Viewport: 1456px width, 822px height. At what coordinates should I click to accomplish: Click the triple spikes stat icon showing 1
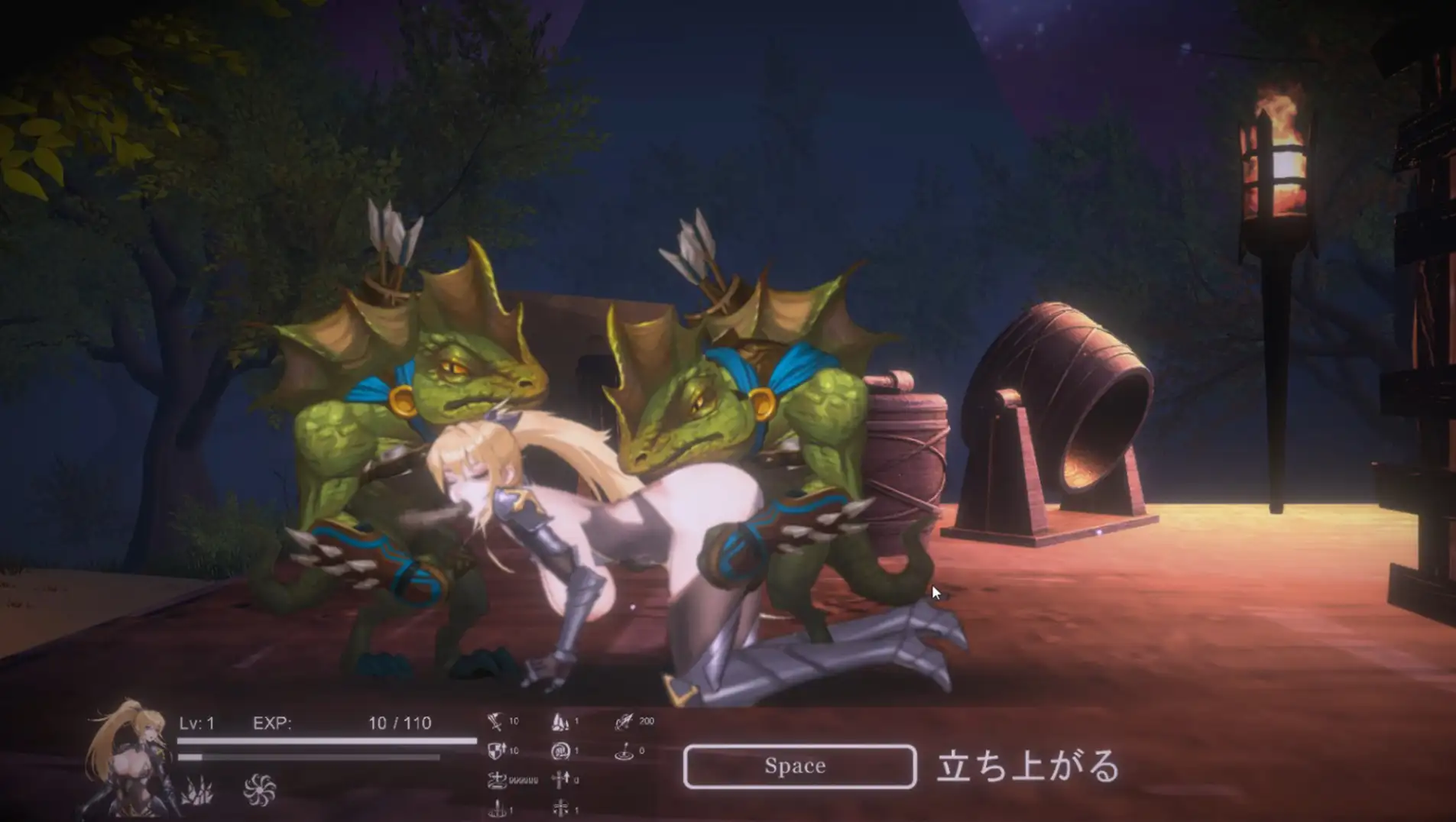point(559,722)
